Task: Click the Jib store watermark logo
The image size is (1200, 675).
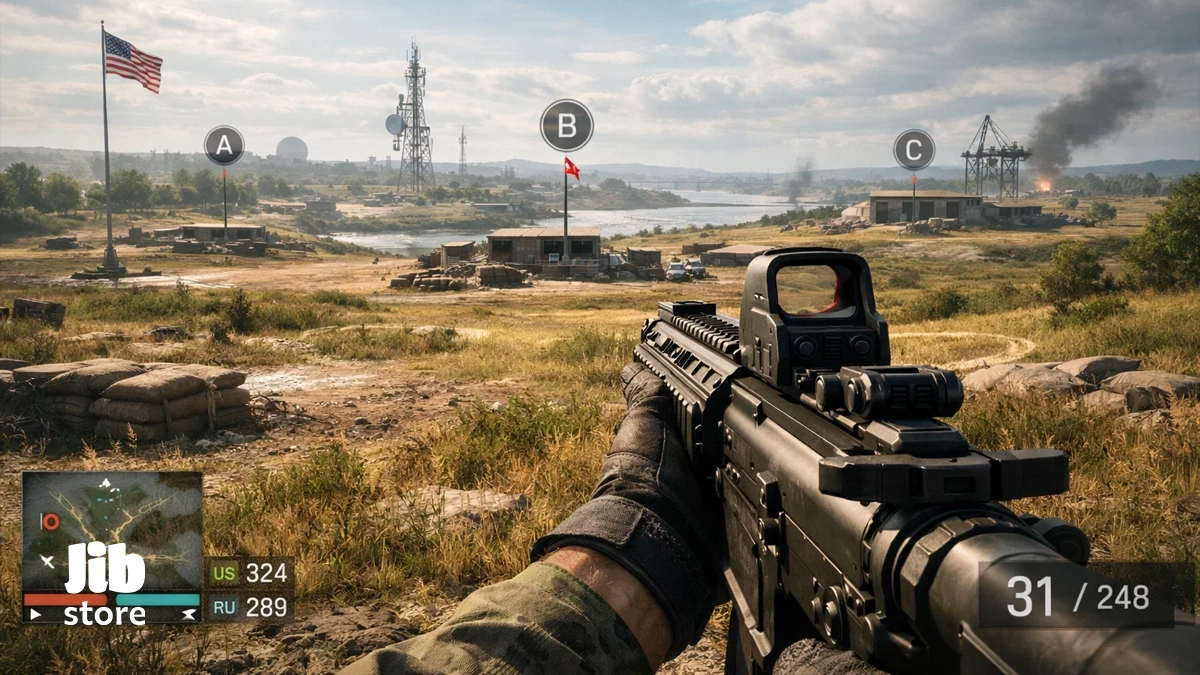Action: click(x=105, y=585)
